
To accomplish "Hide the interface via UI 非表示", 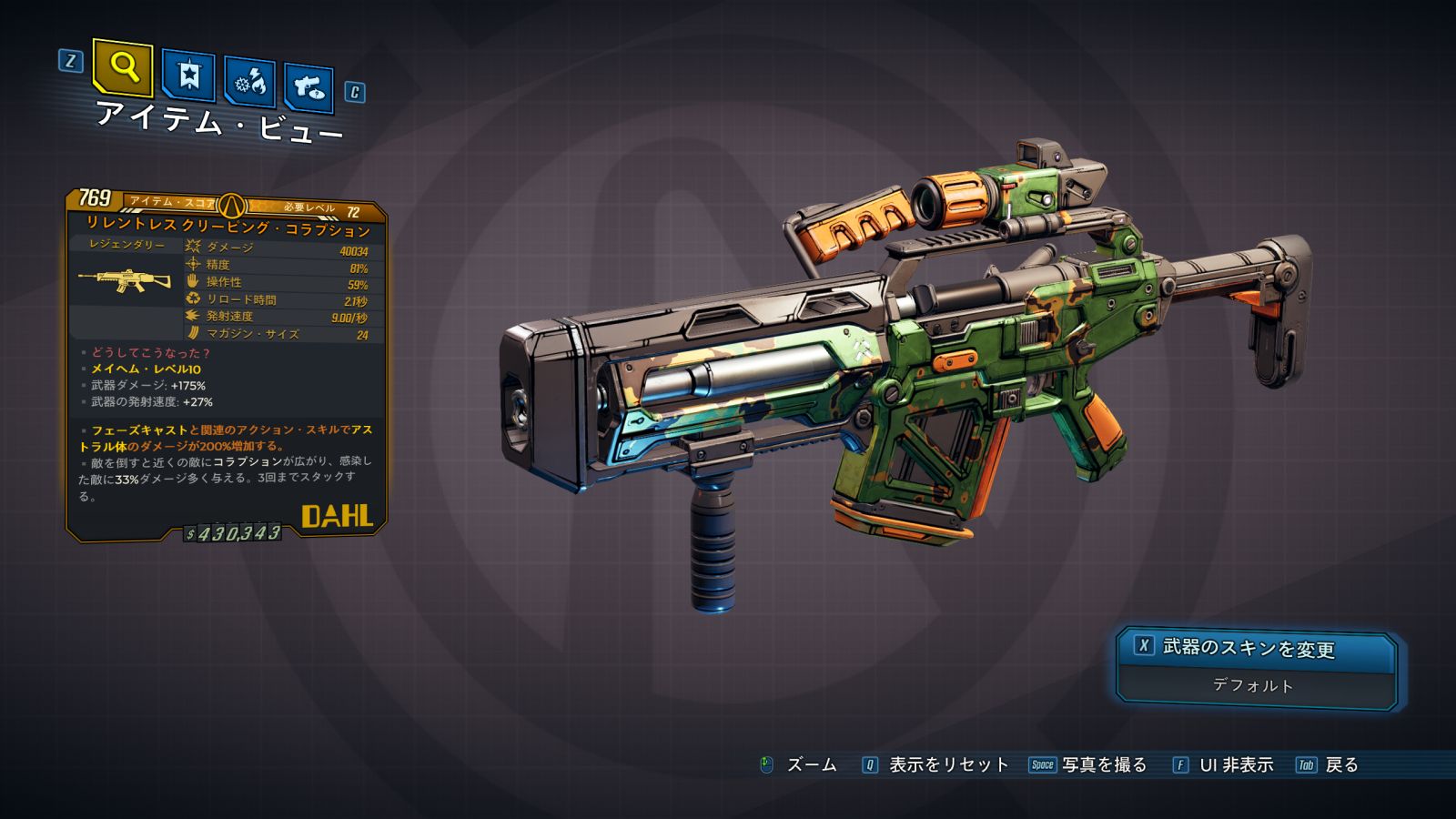I will (1235, 765).
